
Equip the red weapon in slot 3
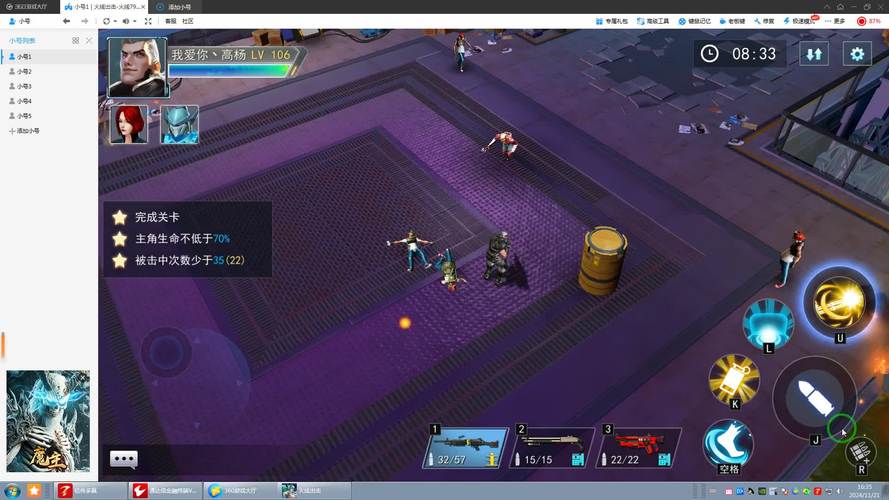pyautogui.click(x=639, y=446)
